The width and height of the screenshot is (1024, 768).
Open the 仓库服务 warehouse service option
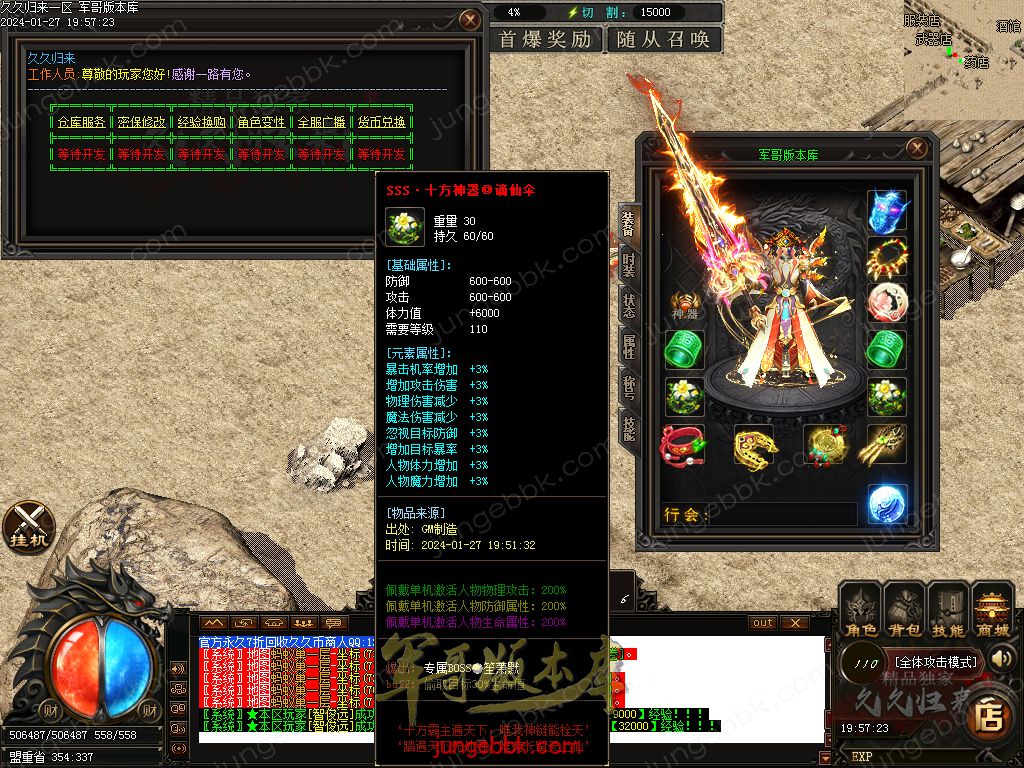(81, 122)
